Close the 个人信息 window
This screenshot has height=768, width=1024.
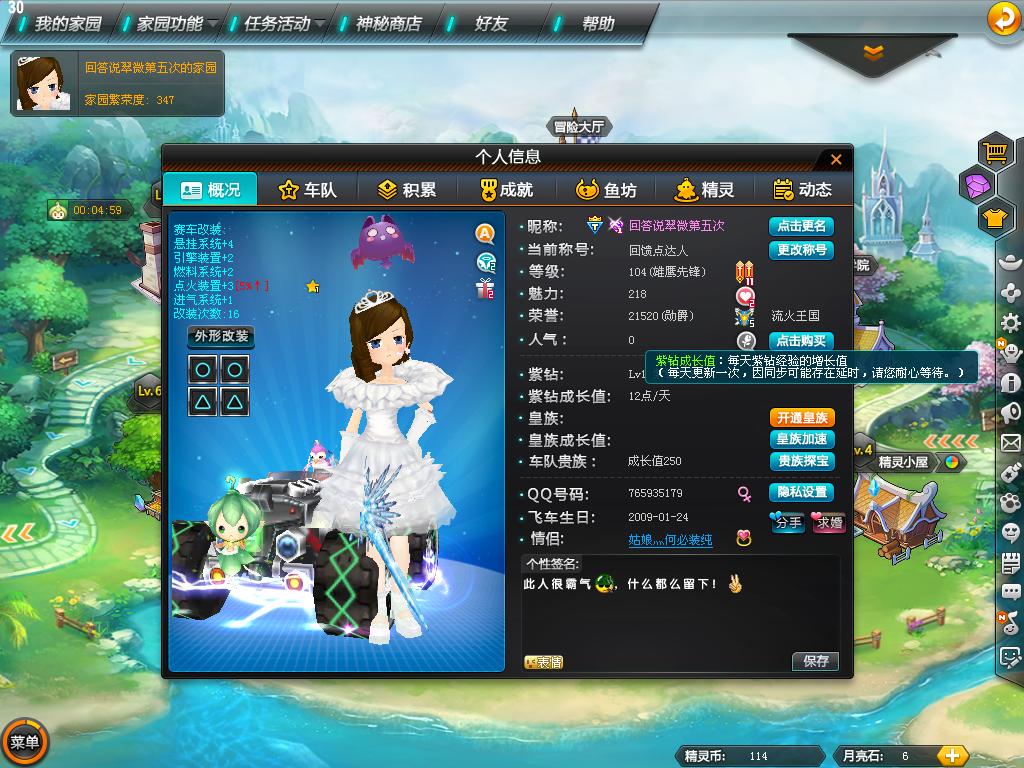click(836, 159)
